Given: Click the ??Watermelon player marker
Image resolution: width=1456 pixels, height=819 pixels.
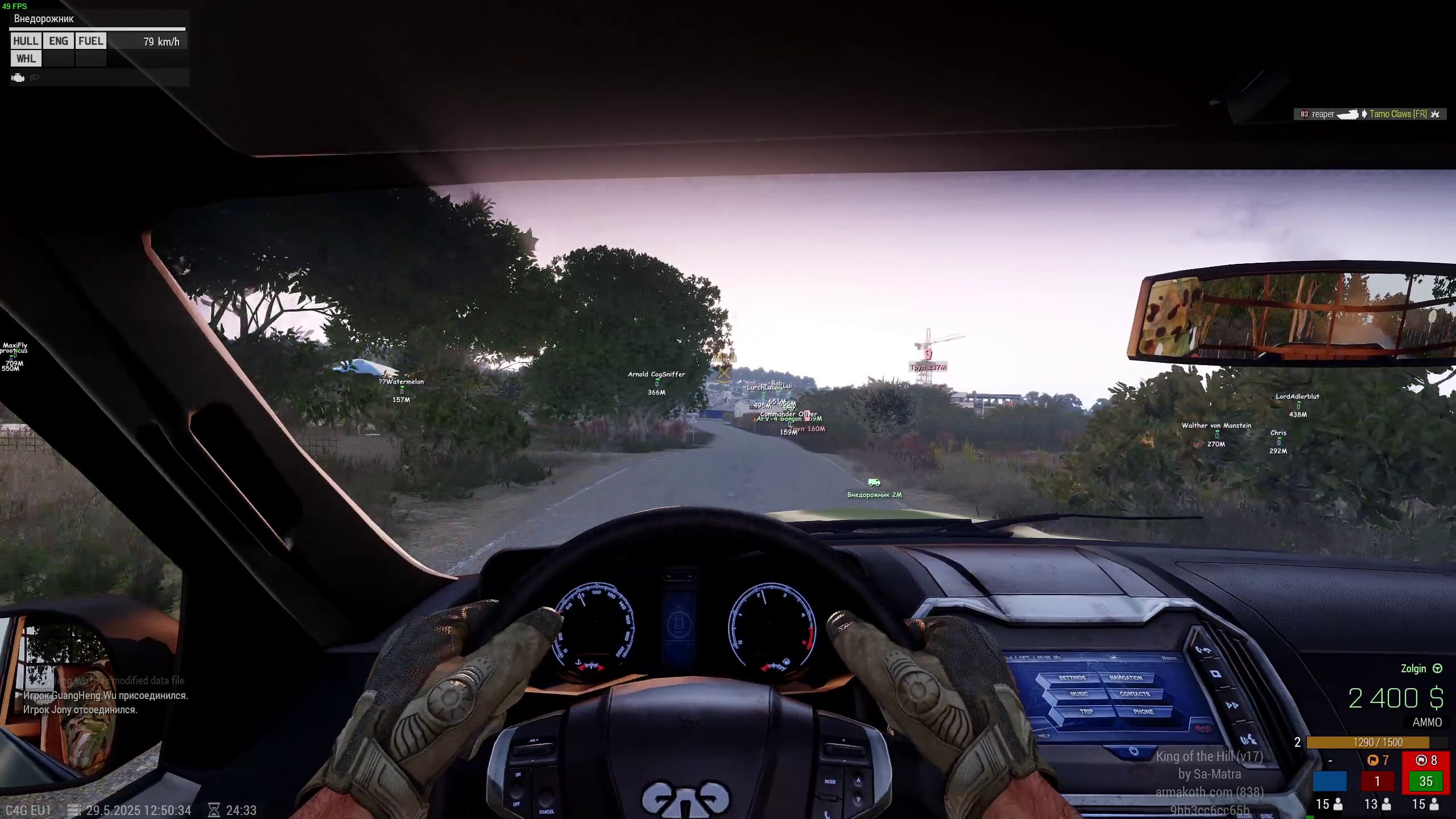Looking at the screenshot, I should [x=402, y=391].
